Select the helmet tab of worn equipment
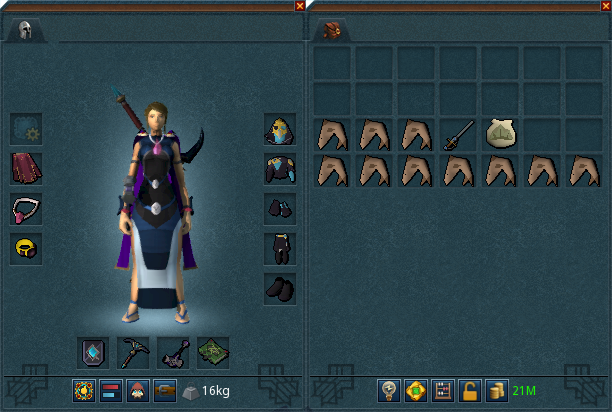The image size is (612, 412). point(25,30)
